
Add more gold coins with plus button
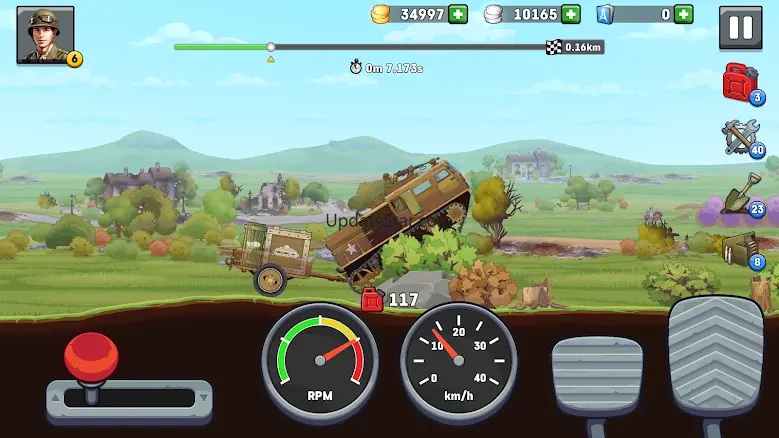(x=458, y=14)
